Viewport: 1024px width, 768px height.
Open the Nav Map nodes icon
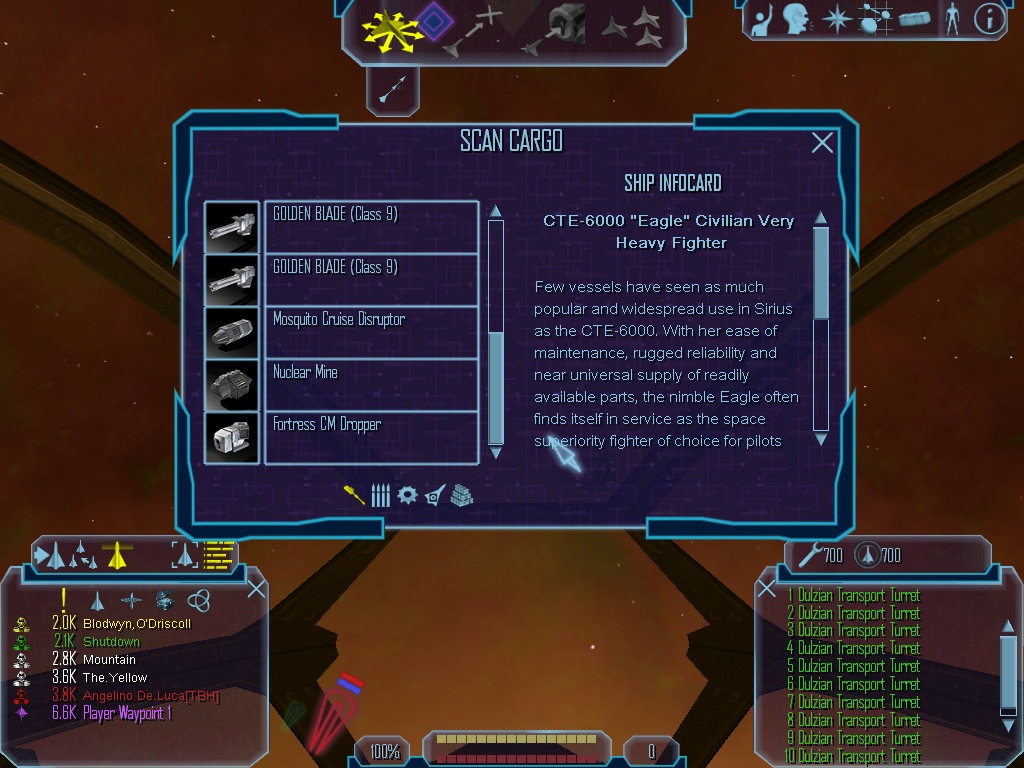tap(875, 19)
